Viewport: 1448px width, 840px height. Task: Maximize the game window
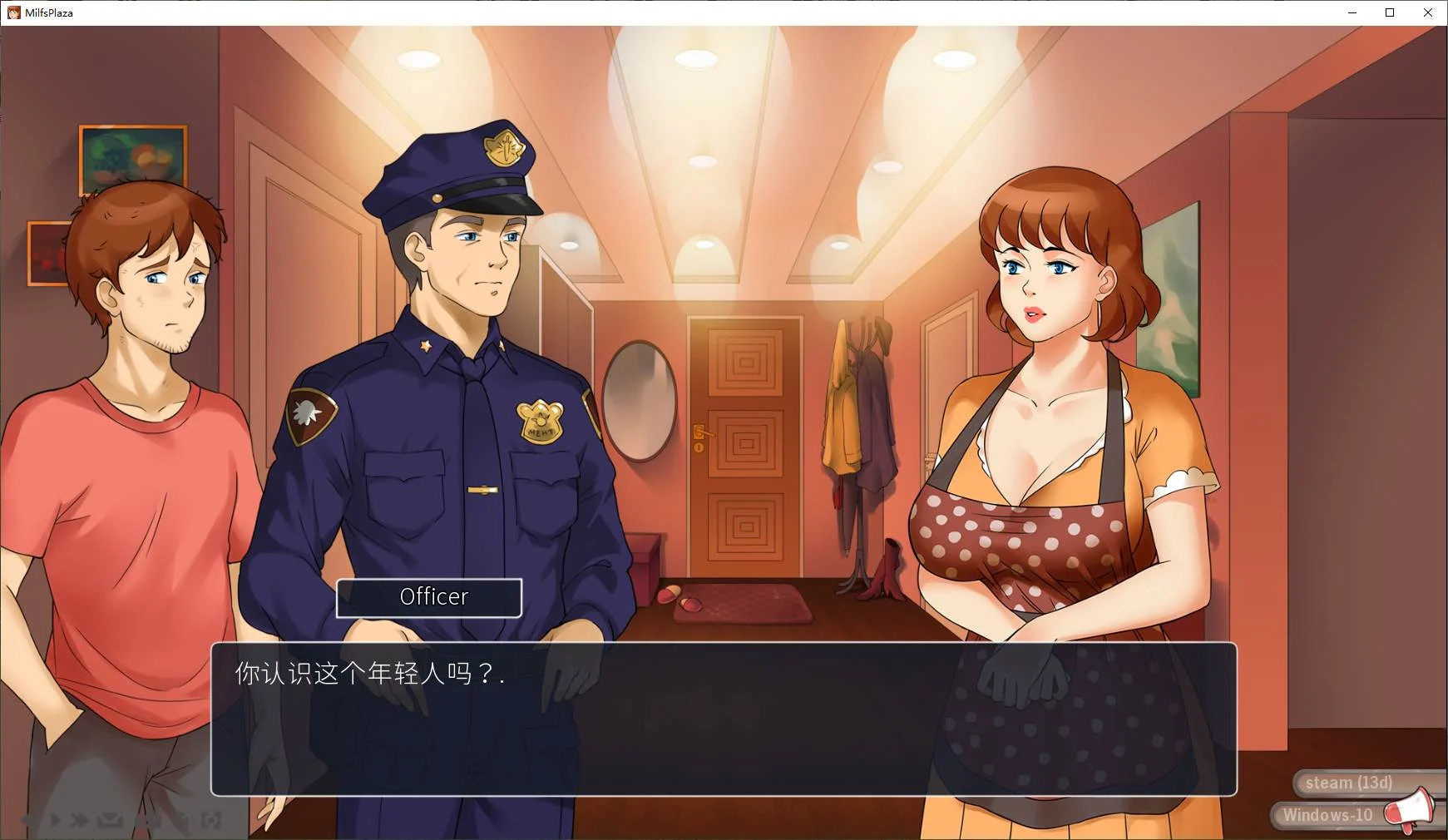click(x=1390, y=12)
